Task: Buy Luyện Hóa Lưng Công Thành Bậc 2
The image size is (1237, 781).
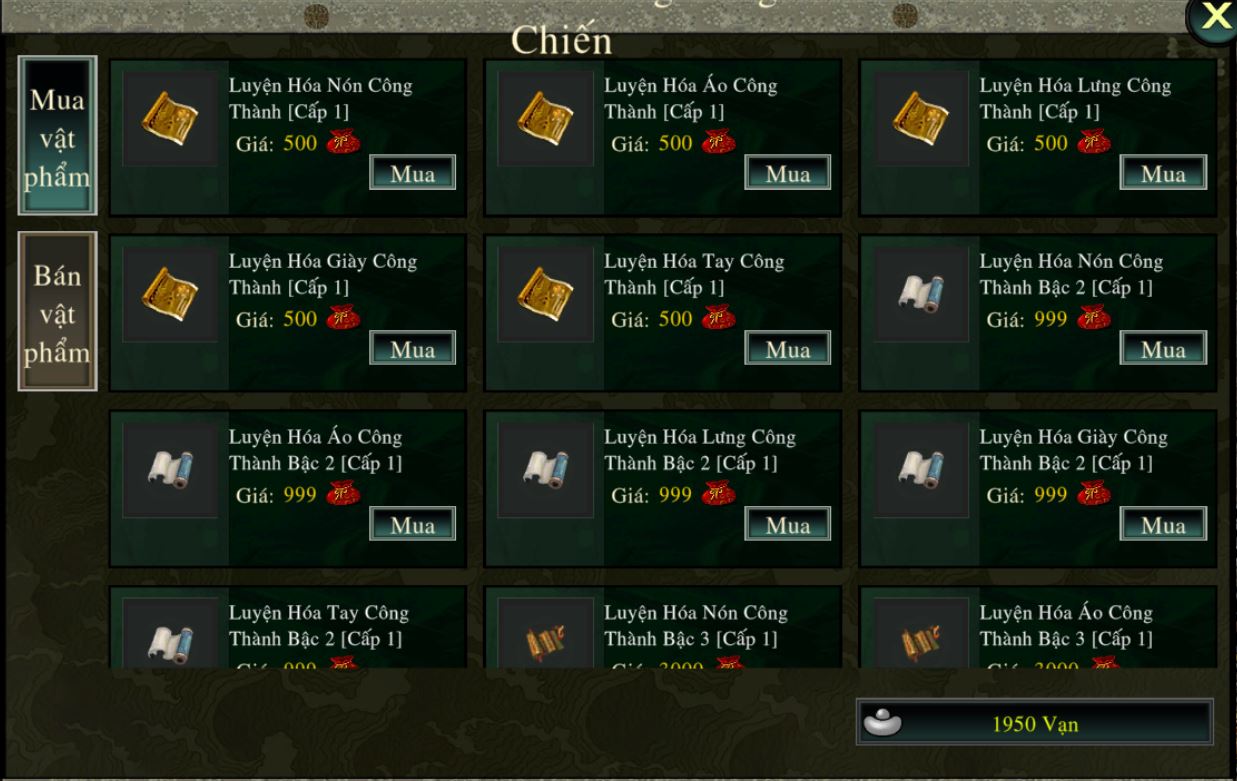Action: tap(787, 524)
